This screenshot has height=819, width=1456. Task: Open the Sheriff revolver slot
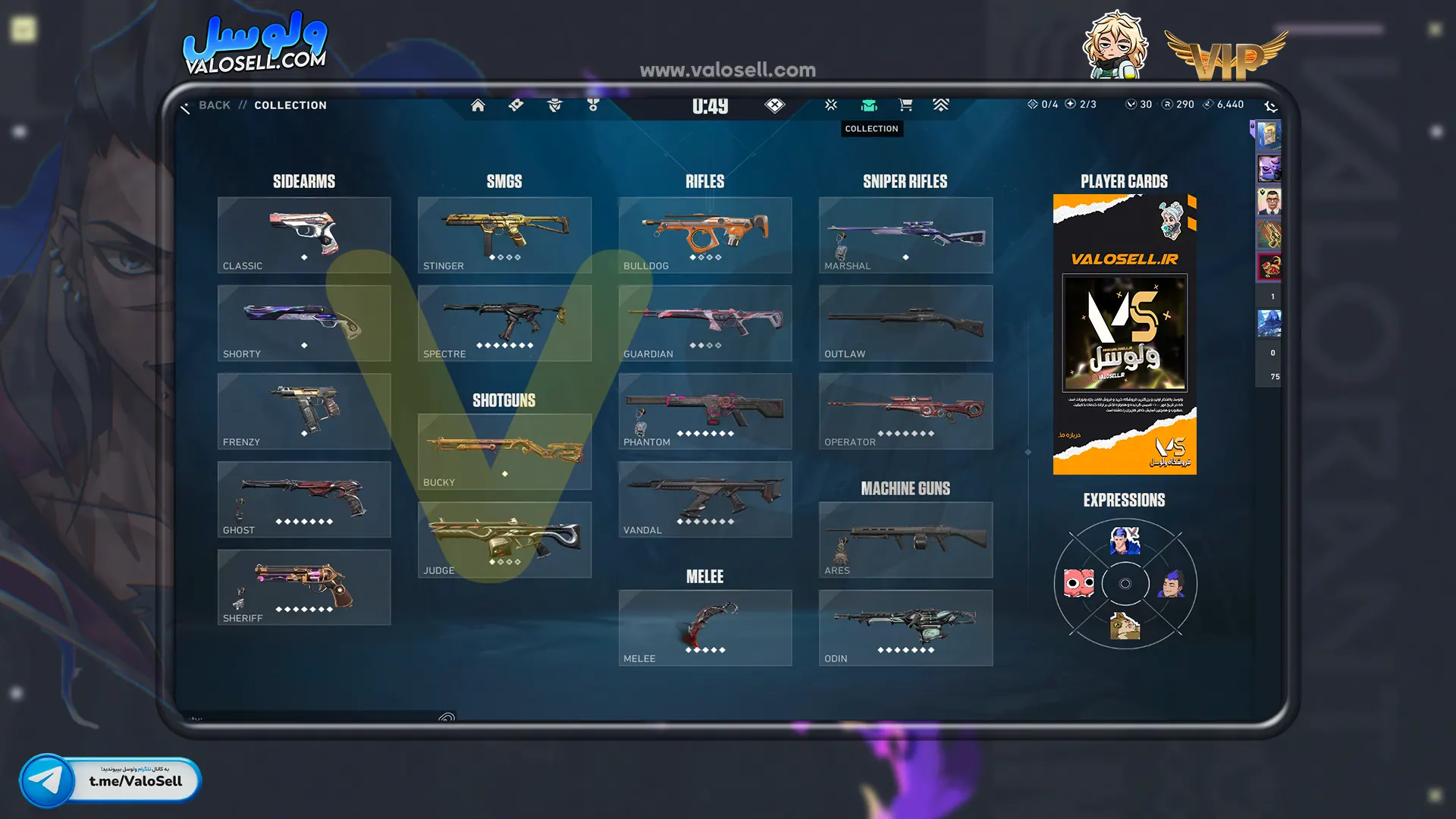pyautogui.click(x=304, y=587)
